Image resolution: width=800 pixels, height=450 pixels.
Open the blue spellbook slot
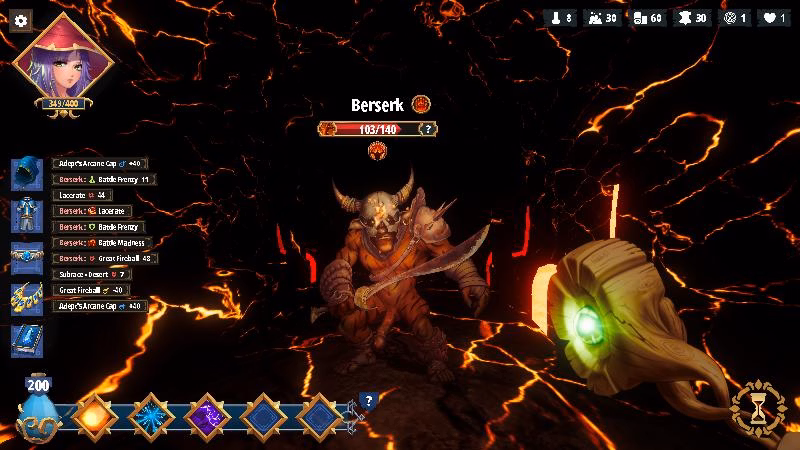click(x=26, y=340)
